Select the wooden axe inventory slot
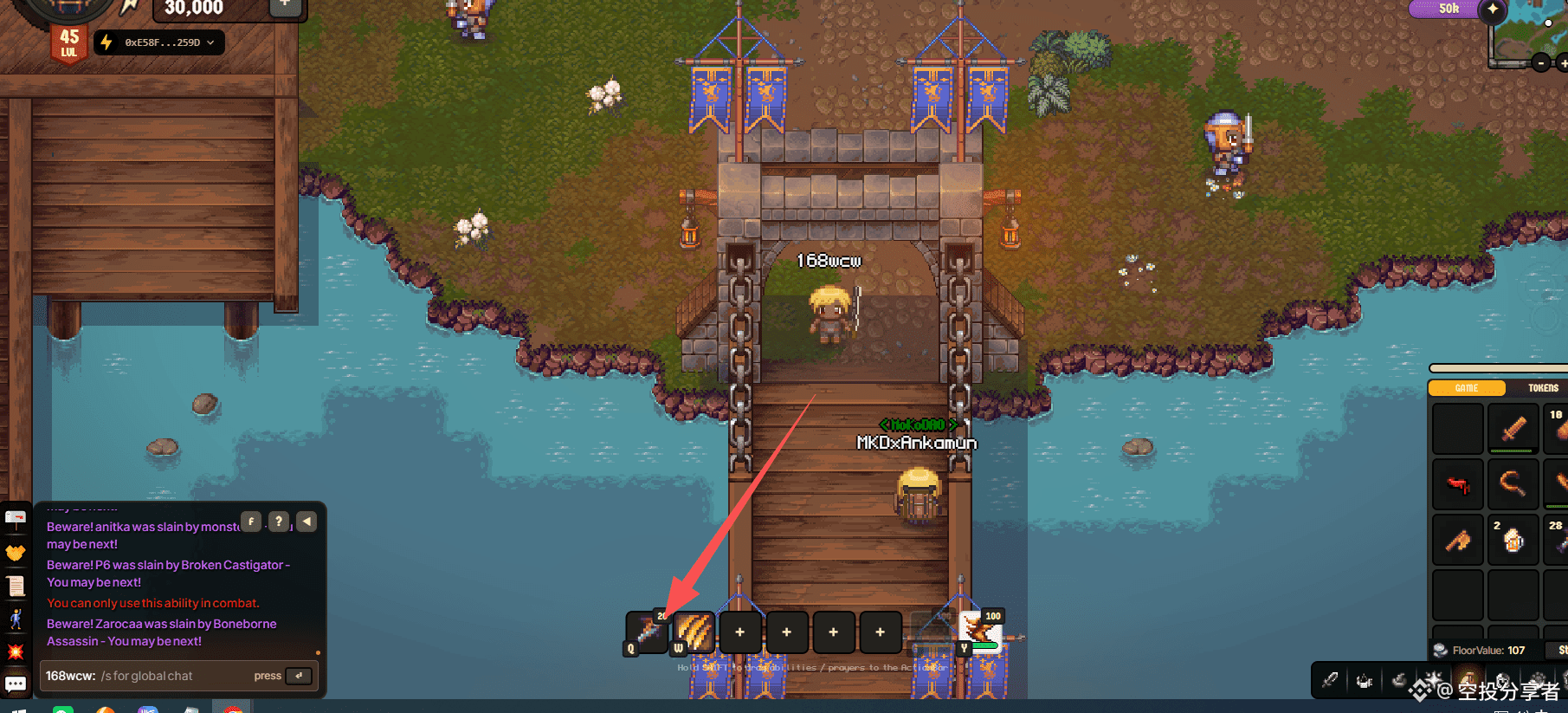1568x713 pixels. click(x=1458, y=540)
